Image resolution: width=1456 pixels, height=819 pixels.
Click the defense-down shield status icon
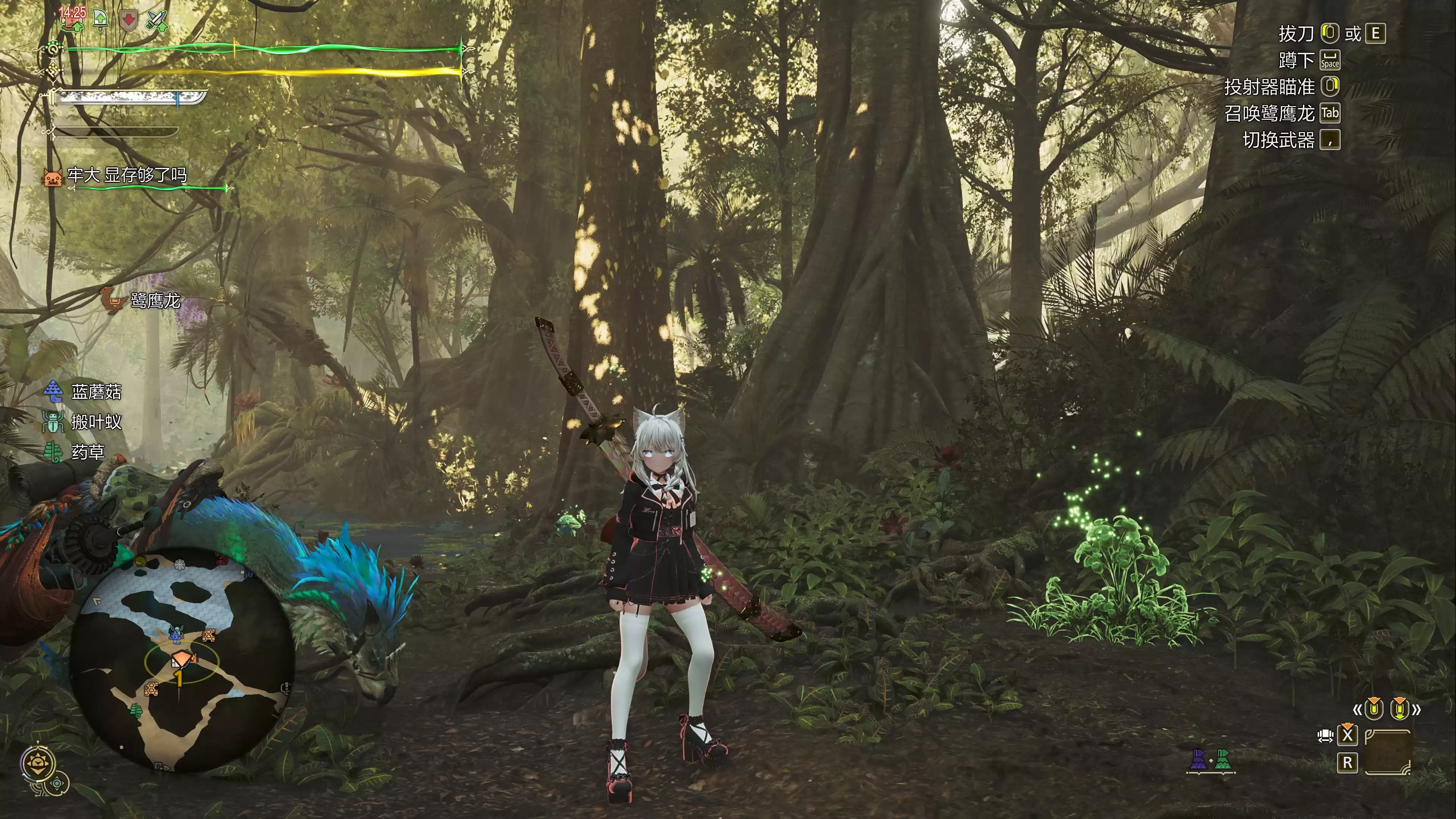tap(129, 20)
